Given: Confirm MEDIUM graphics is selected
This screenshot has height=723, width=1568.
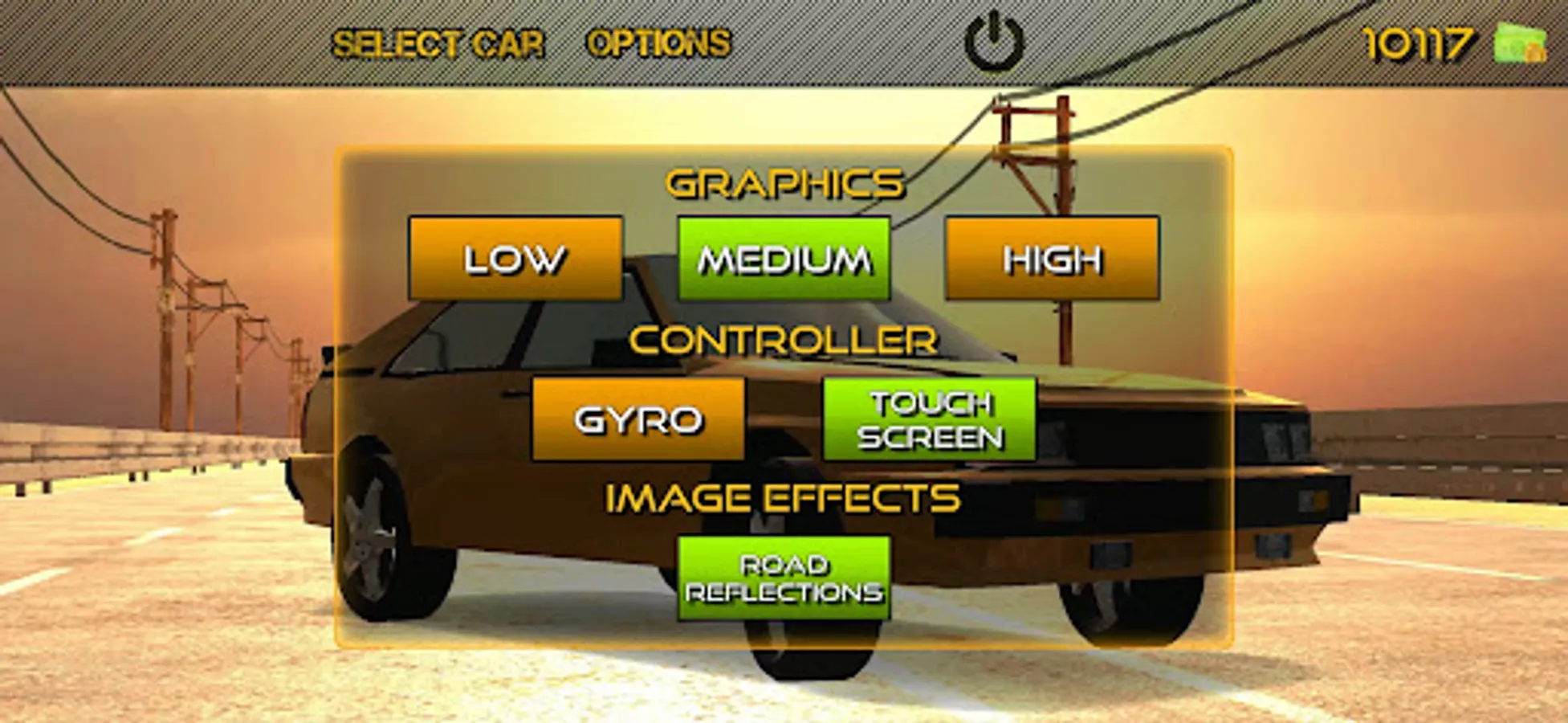Looking at the screenshot, I should [783, 259].
